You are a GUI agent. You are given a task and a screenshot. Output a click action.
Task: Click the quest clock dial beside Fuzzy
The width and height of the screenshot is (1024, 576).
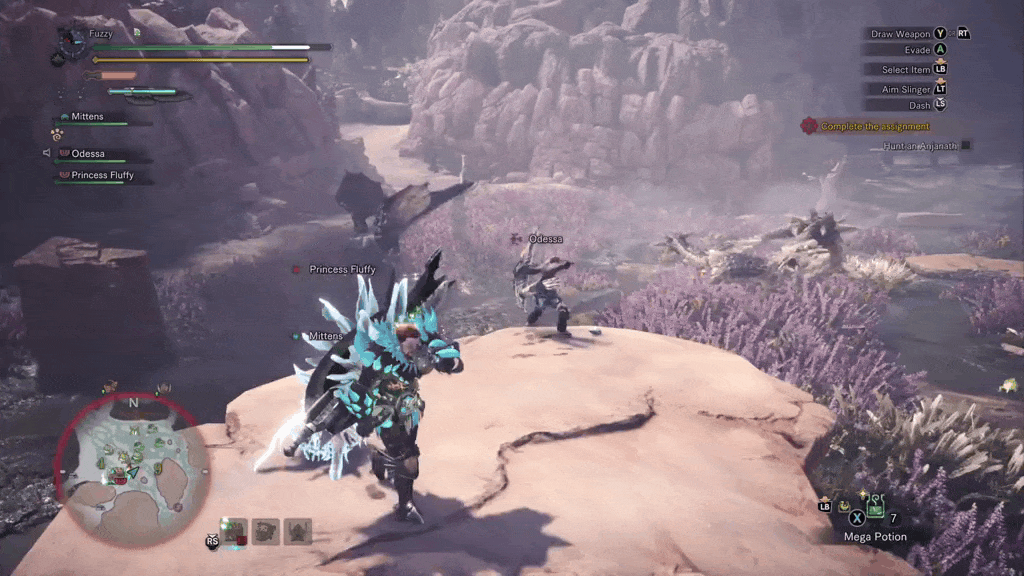click(71, 40)
